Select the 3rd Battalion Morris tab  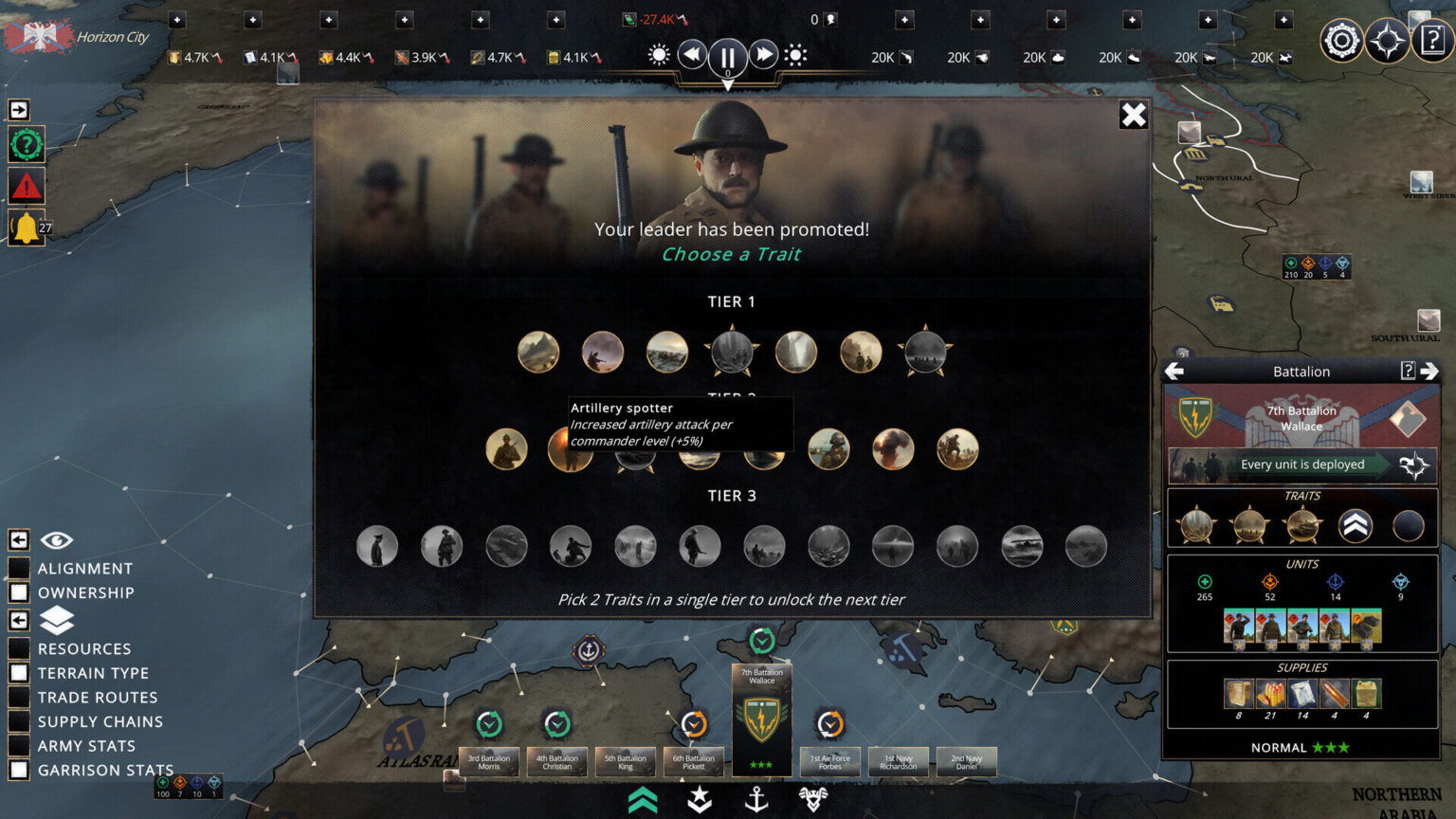[x=489, y=761]
